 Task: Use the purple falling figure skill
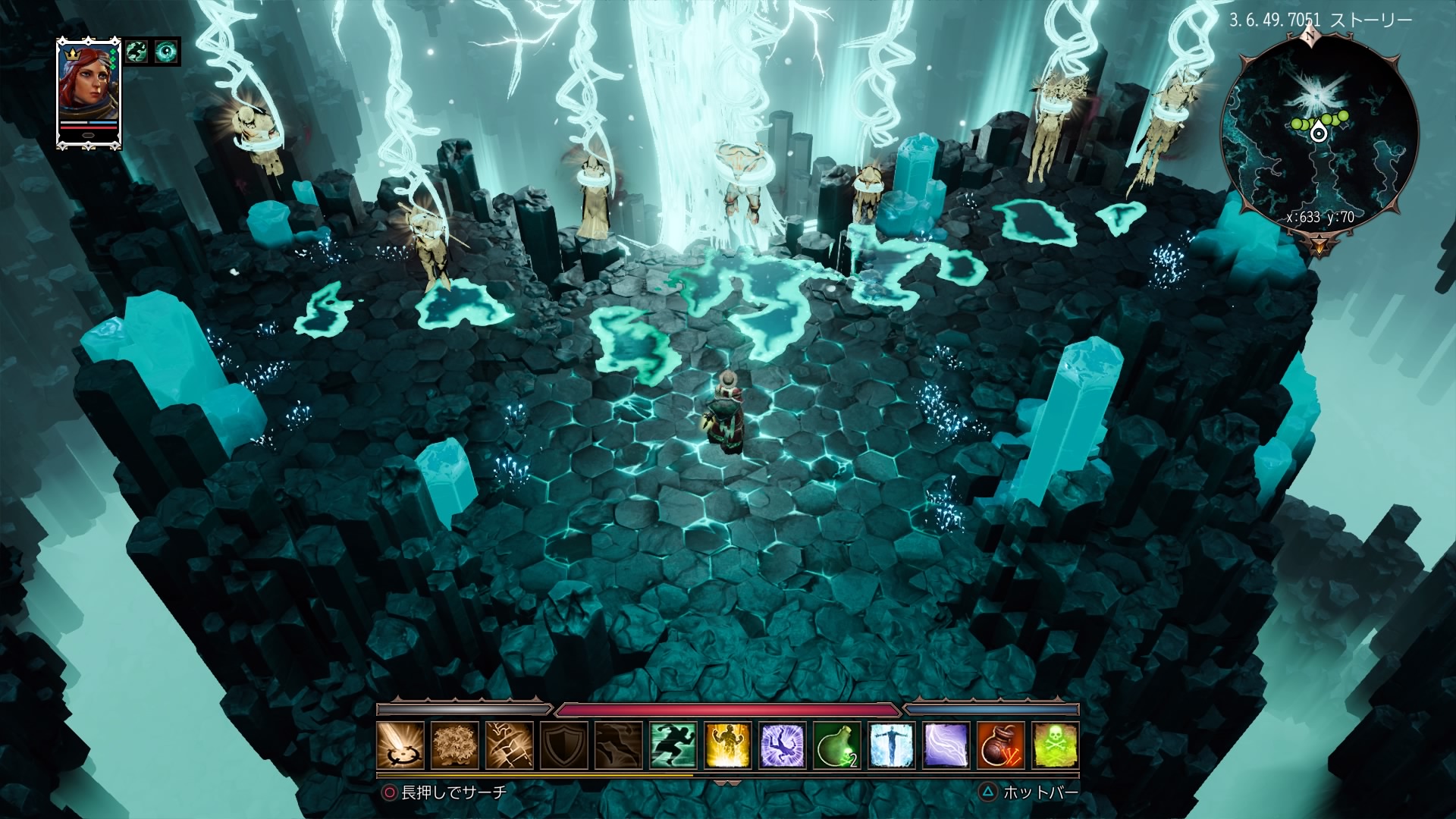tap(783, 745)
